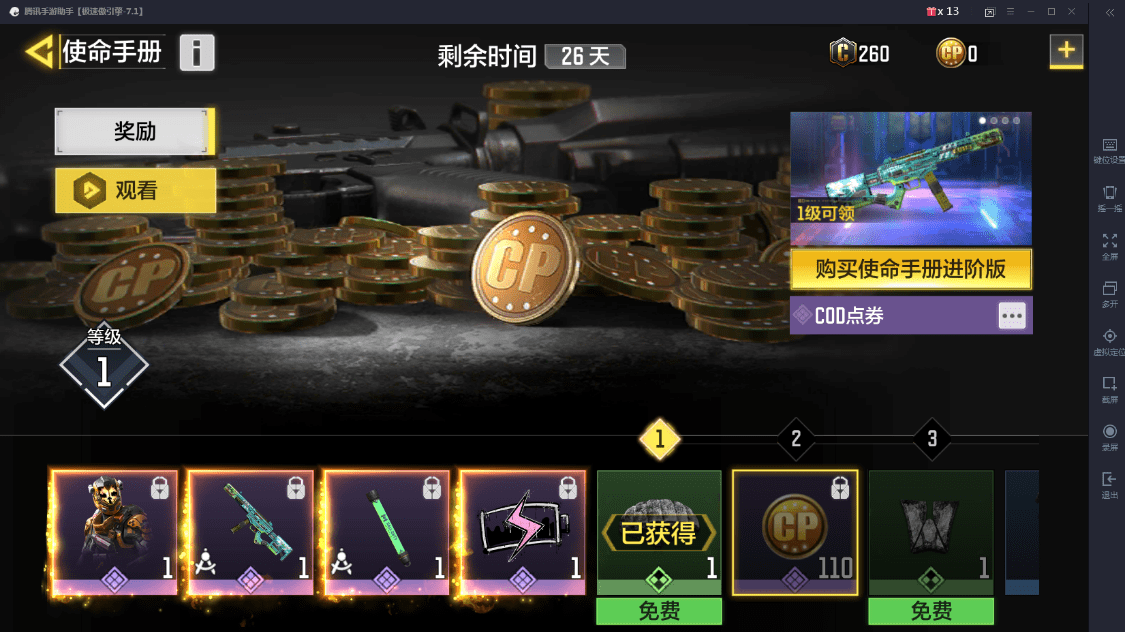
Task: Select the 奖励 rewards tab
Action: [x=135, y=131]
